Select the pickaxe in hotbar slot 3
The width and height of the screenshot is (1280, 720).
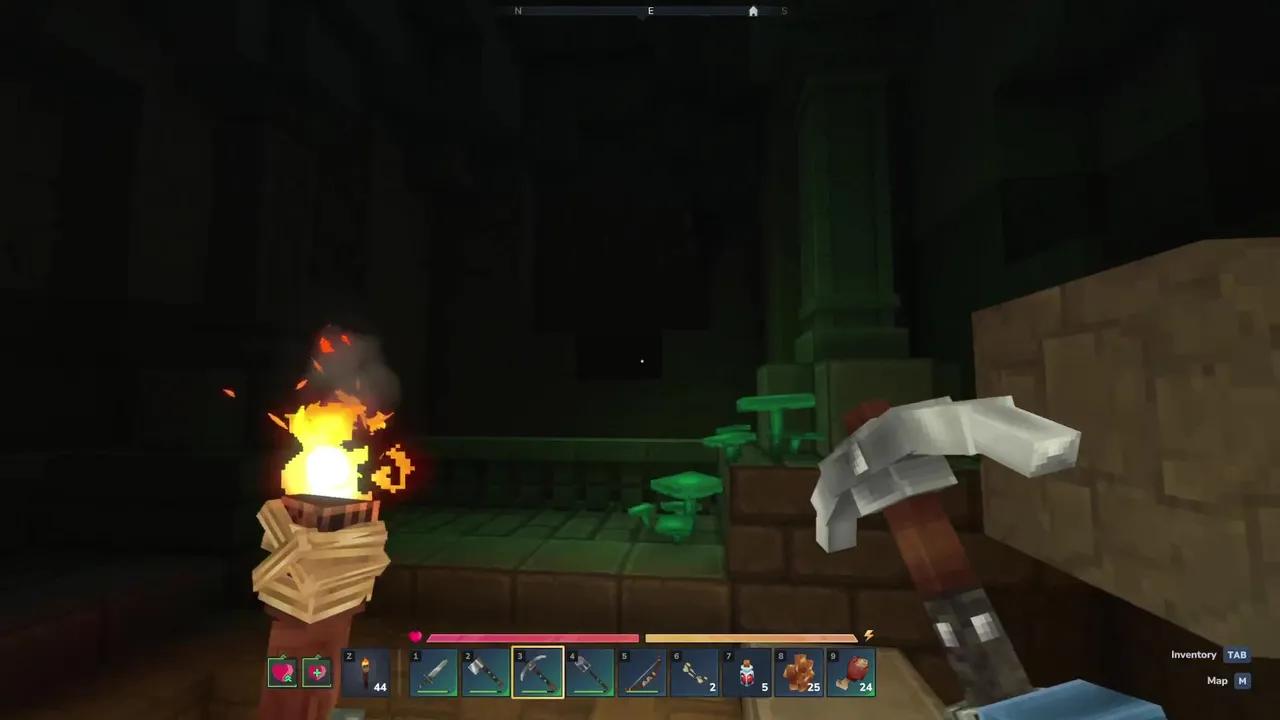click(538, 671)
